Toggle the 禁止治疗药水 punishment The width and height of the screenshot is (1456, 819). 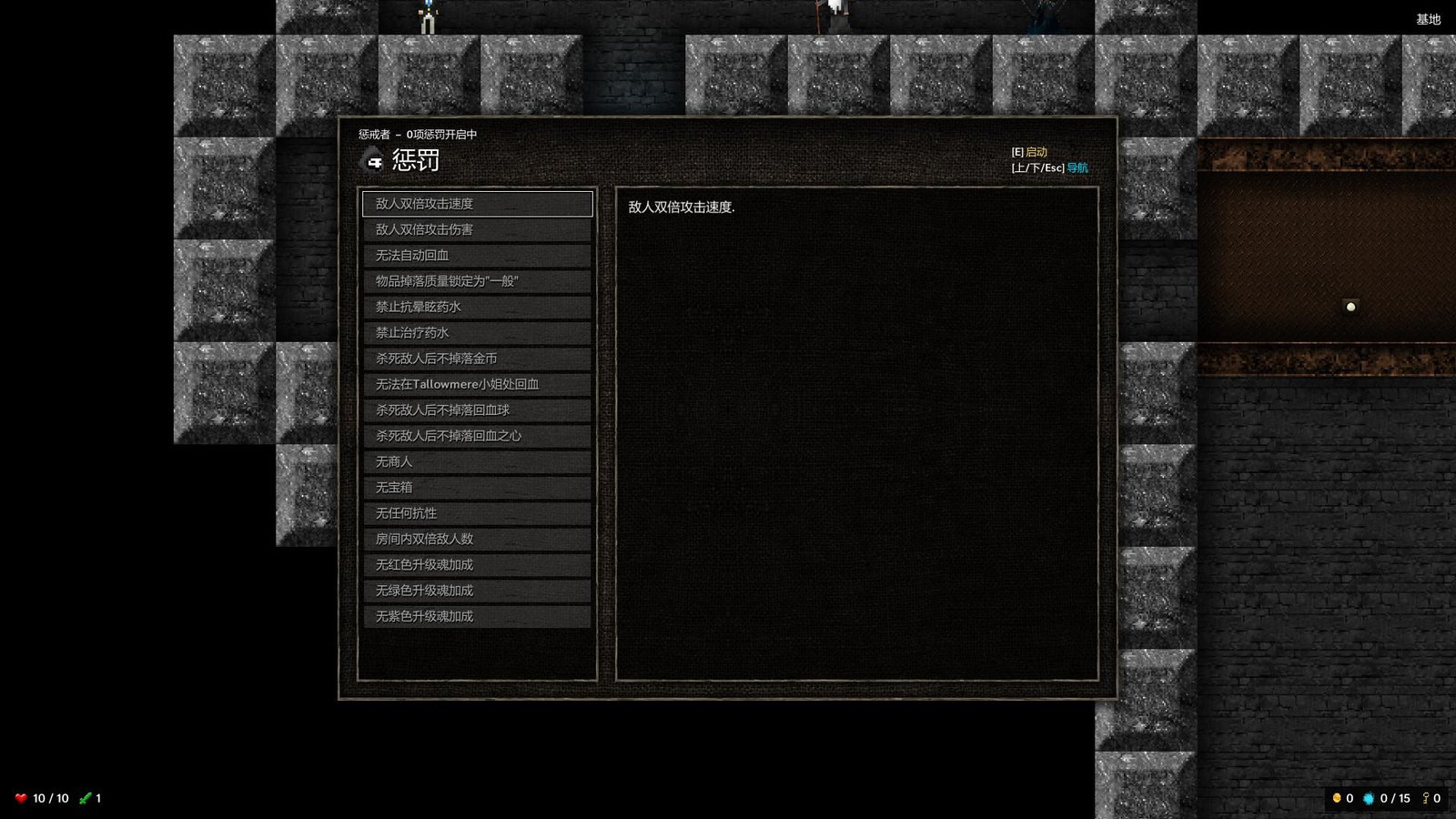pos(477,332)
